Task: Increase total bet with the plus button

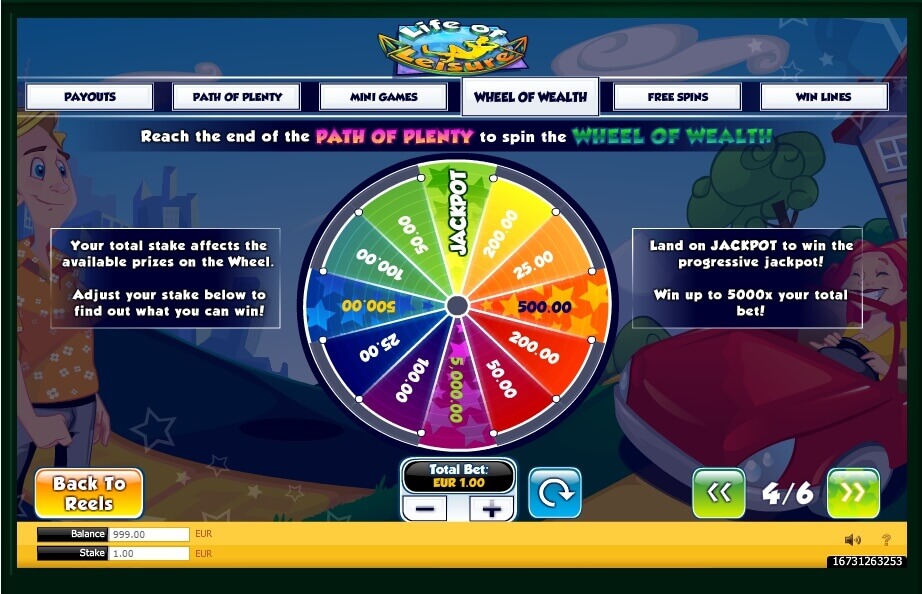Action: point(491,508)
